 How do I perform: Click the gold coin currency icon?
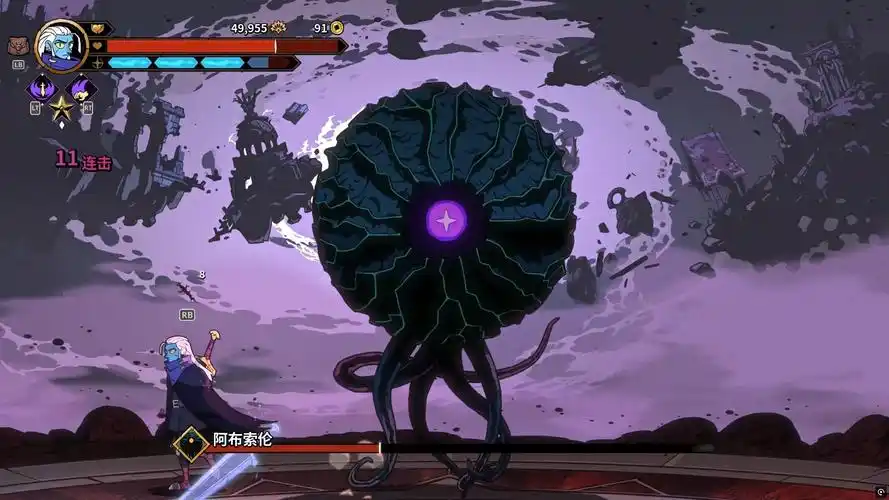pos(337,28)
